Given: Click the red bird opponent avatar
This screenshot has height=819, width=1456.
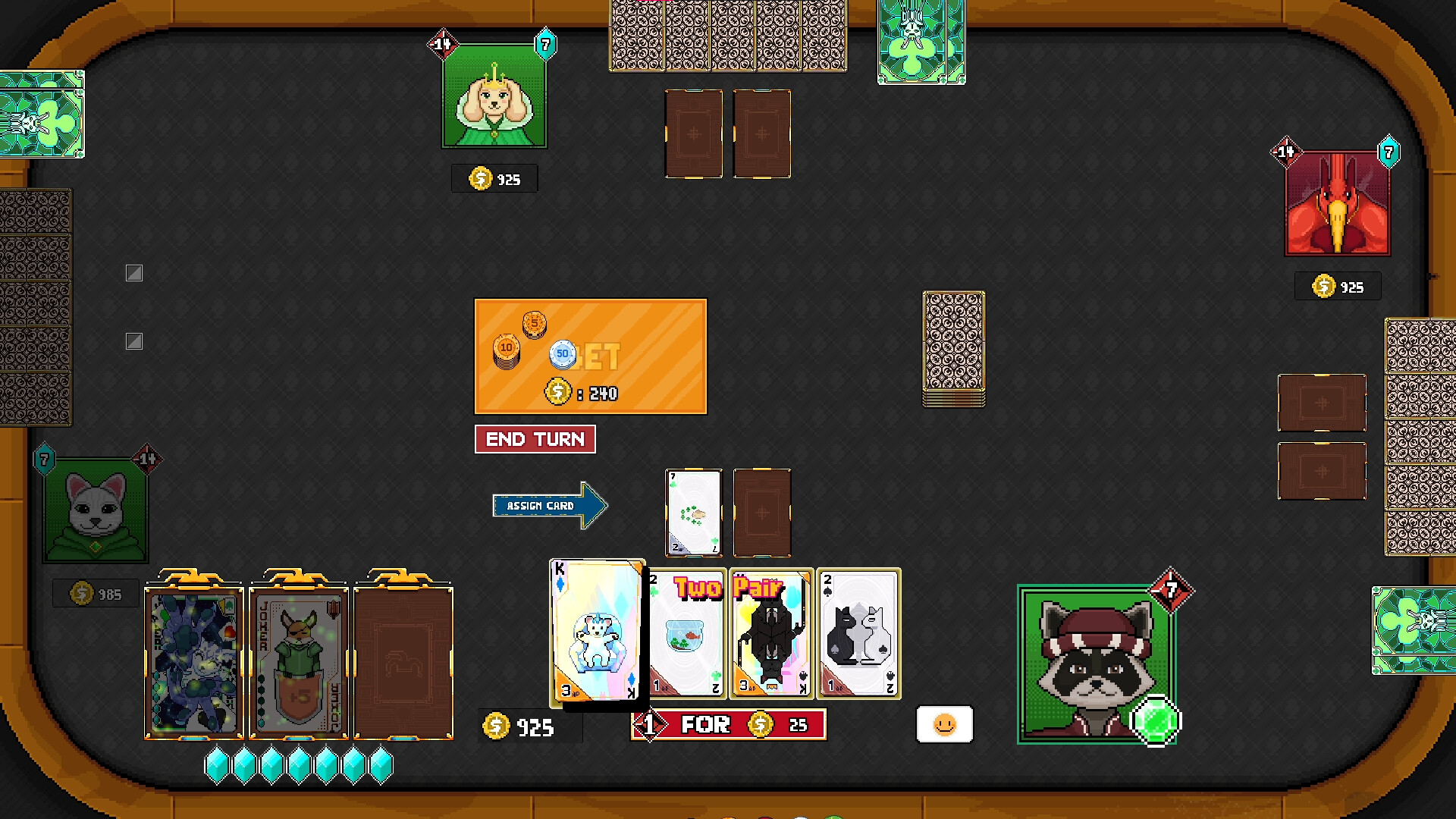Looking at the screenshot, I should [x=1337, y=202].
